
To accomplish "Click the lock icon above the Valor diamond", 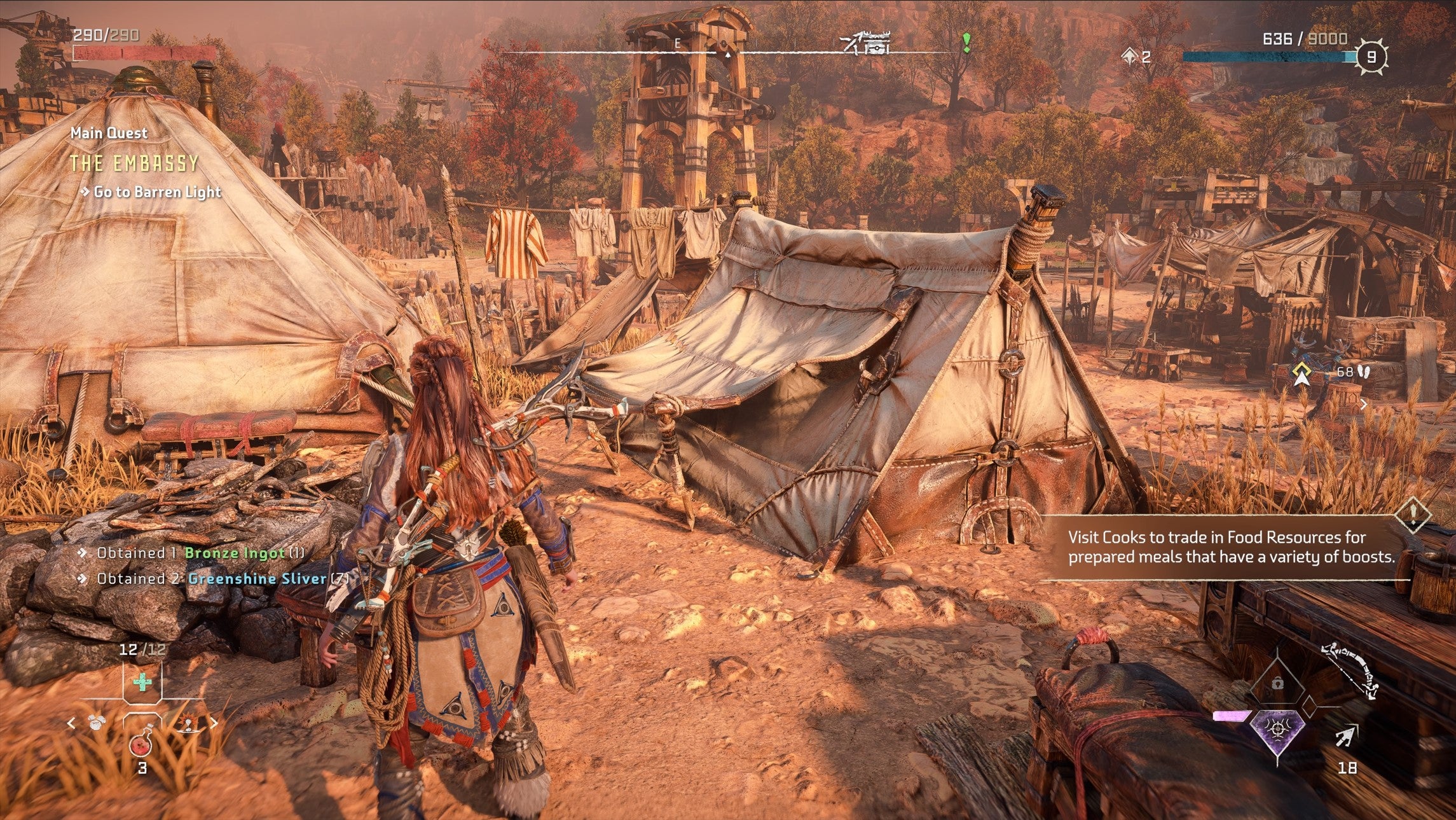I will (x=1278, y=683).
